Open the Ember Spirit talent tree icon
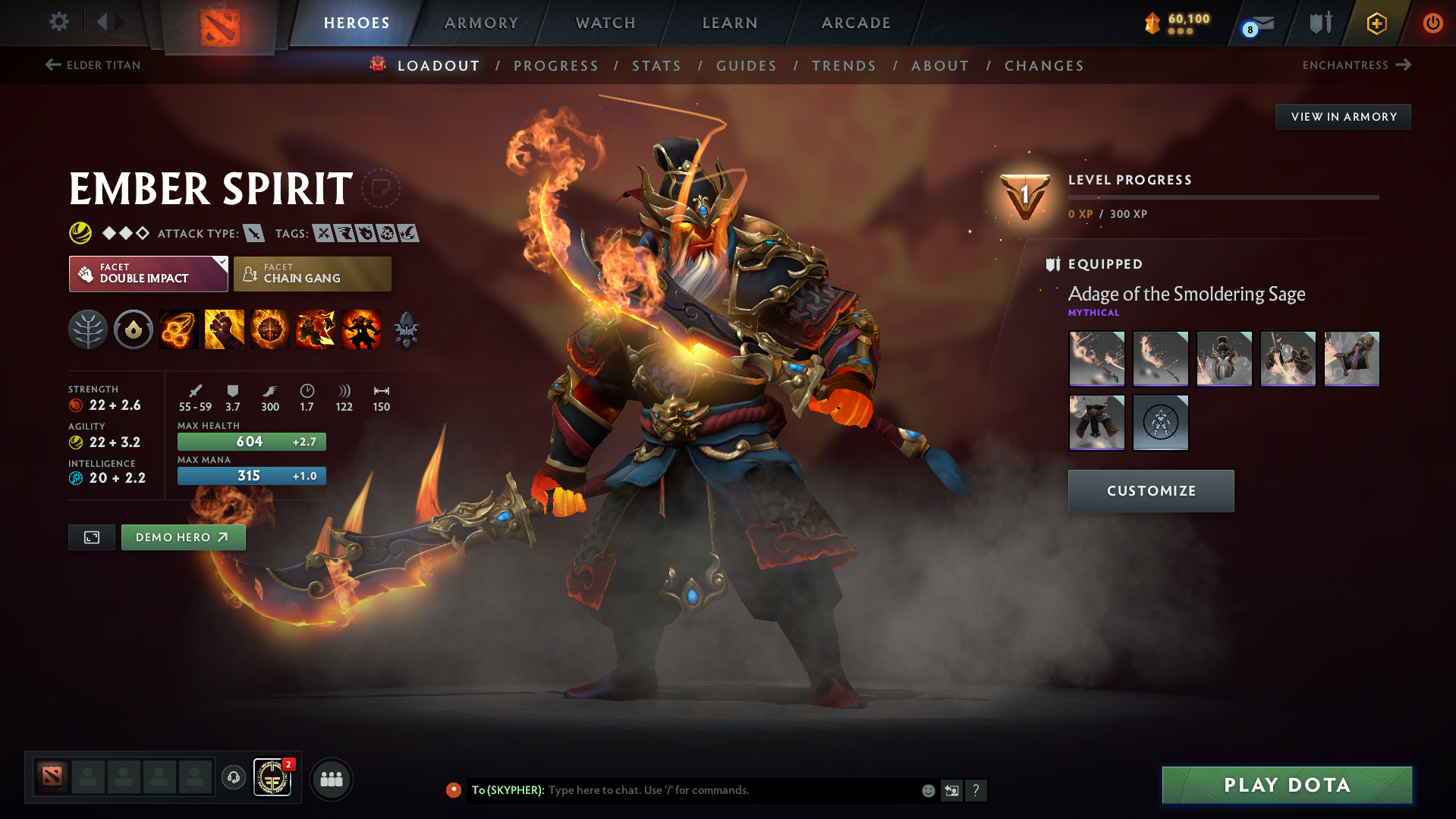This screenshot has width=1456, height=819. [x=88, y=329]
